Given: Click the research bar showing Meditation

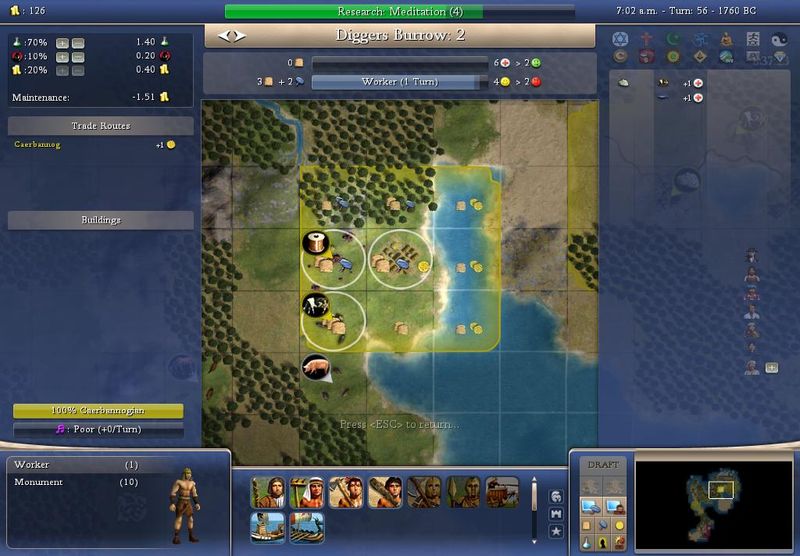Looking at the screenshot, I should point(353,12).
